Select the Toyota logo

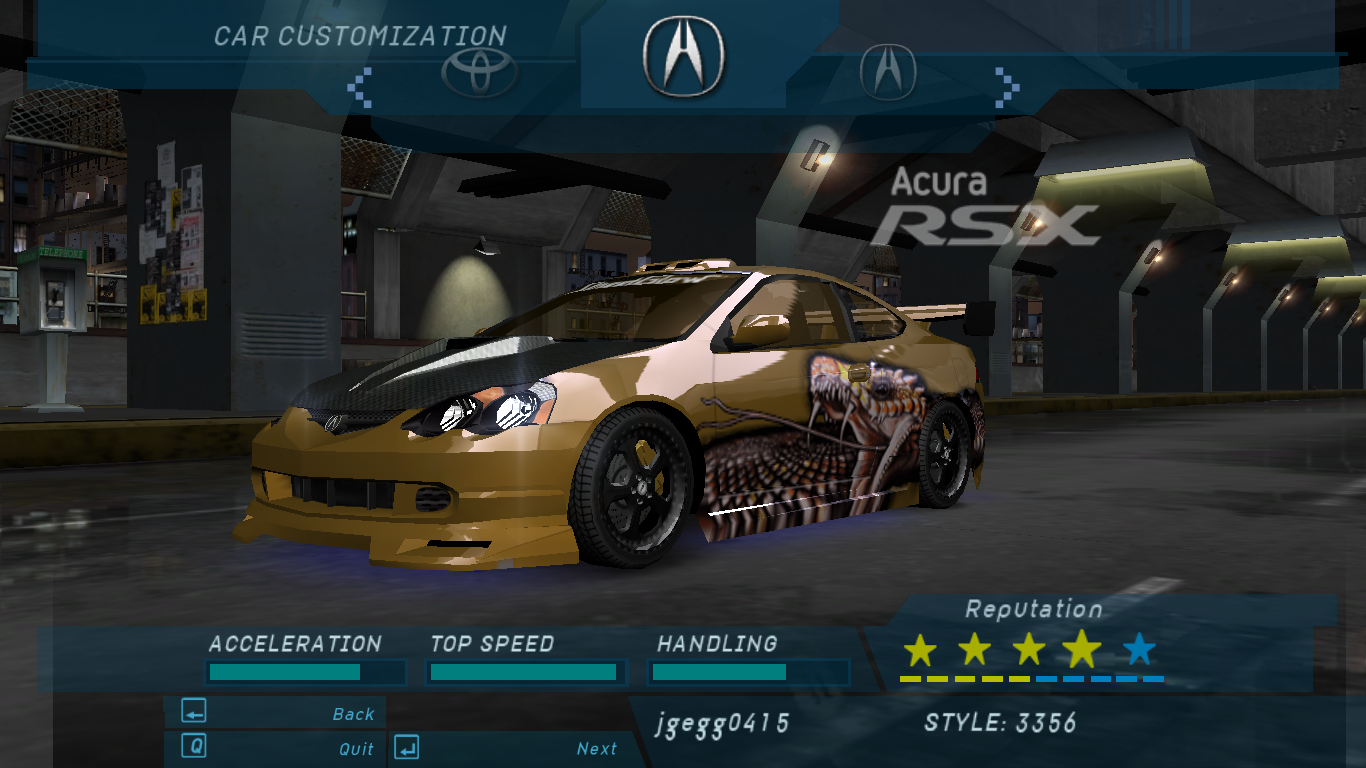point(480,71)
